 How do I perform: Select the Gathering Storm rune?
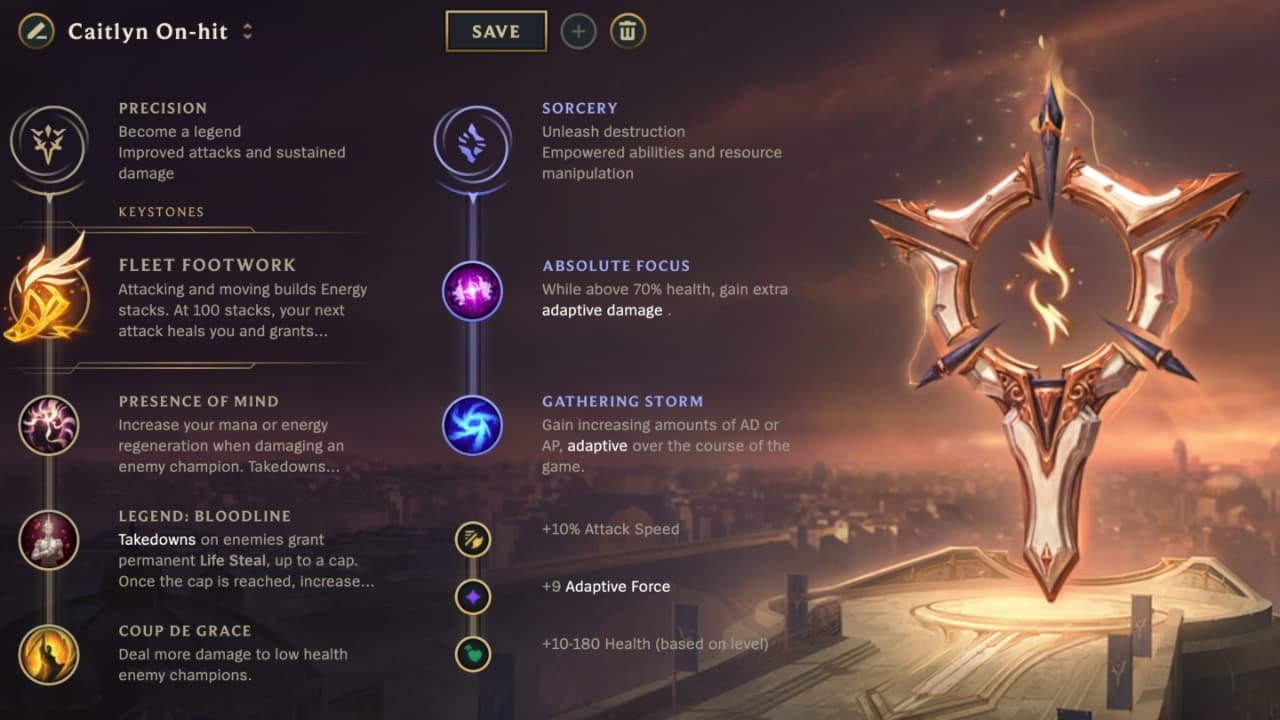(x=470, y=425)
